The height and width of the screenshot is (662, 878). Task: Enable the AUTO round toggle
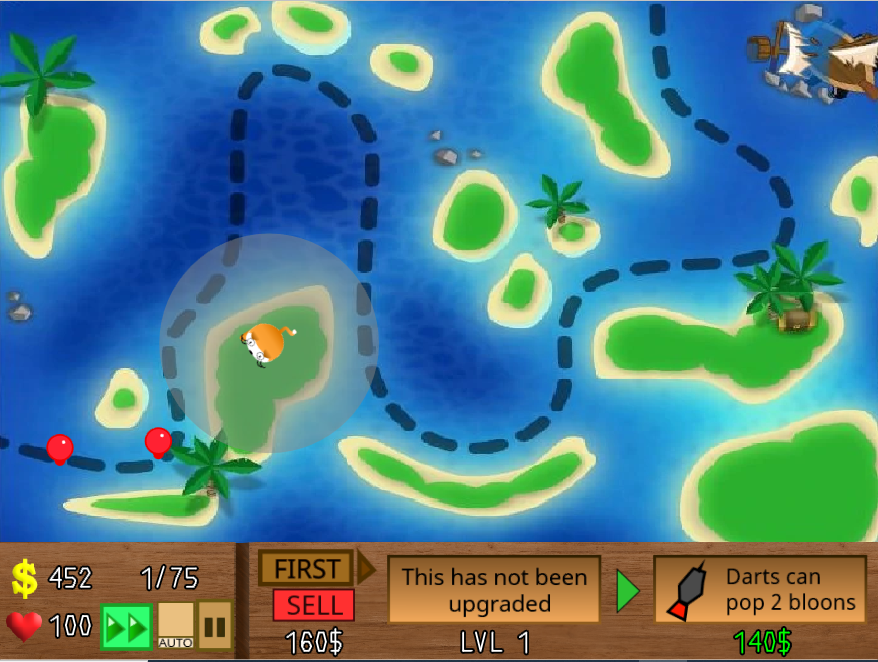tap(176, 624)
